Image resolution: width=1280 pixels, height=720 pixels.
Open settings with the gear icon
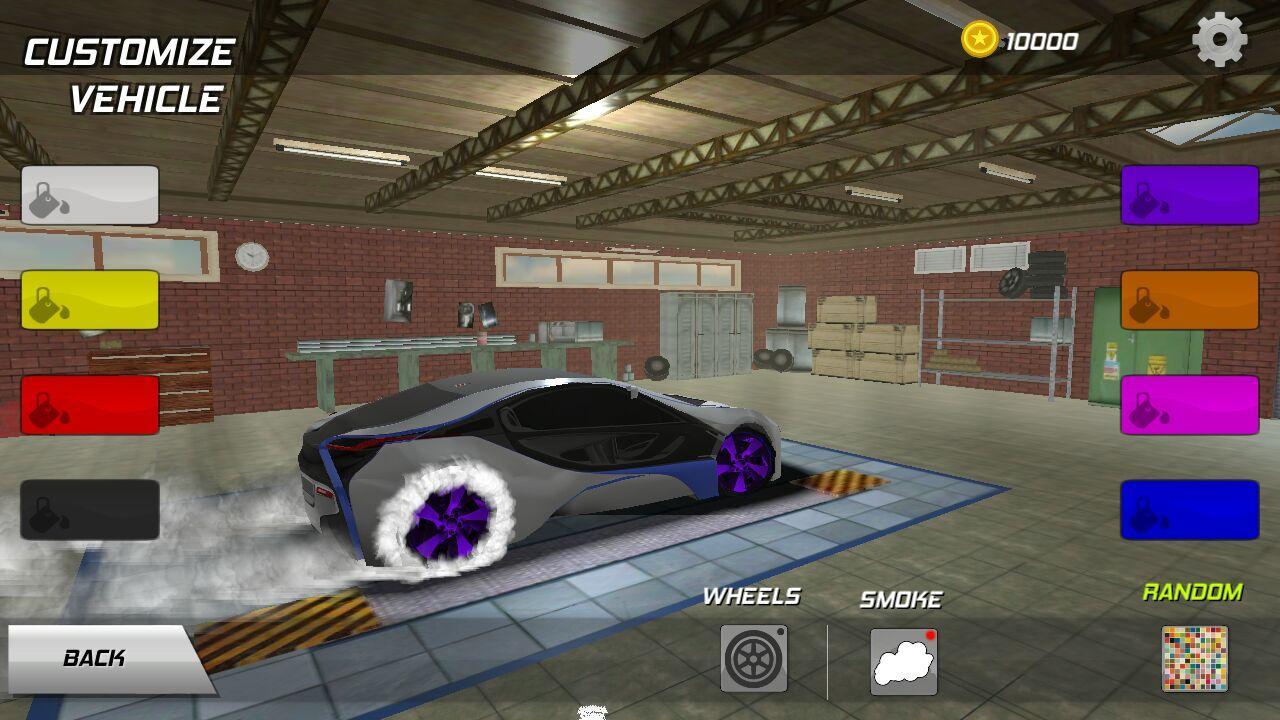tap(1220, 40)
